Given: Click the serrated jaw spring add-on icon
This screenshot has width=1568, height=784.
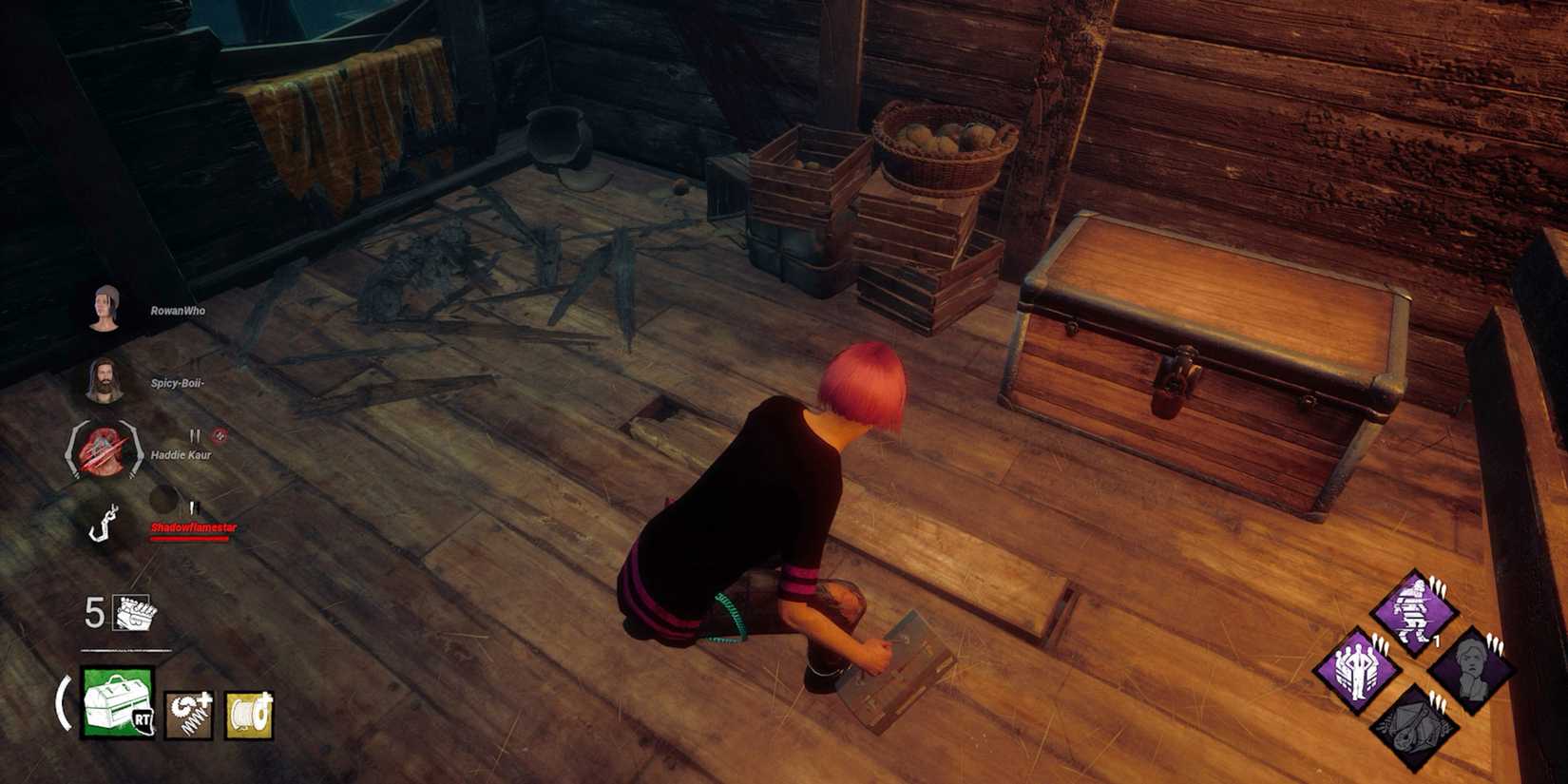Looking at the screenshot, I should pyautogui.click(x=188, y=716).
